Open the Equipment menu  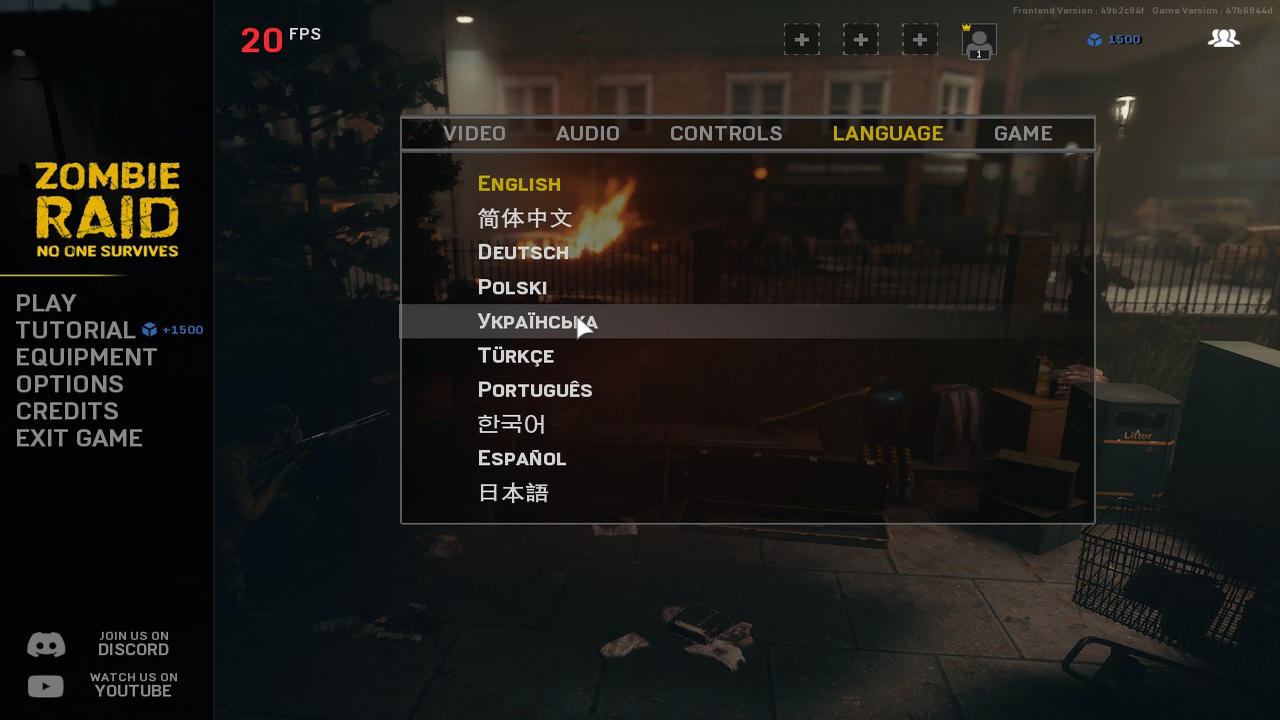(x=87, y=357)
